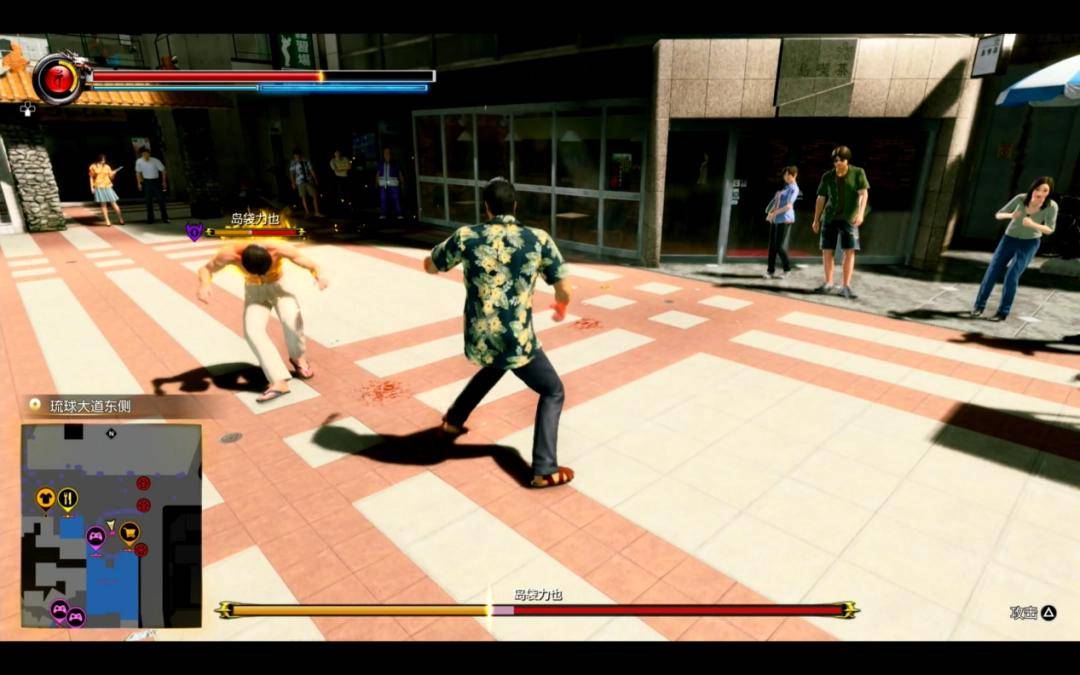Click the purple enemy icon above 岛袋力也
Image resolution: width=1080 pixels, height=675 pixels.
pyautogui.click(x=194, y=231)
